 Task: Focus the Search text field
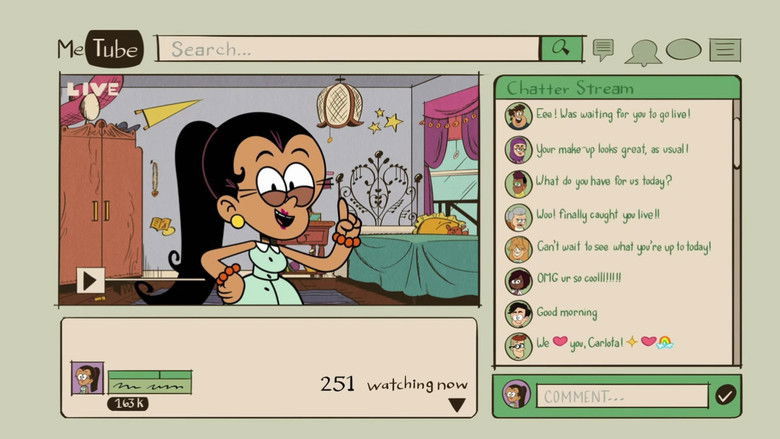click(x=350, y=48)
